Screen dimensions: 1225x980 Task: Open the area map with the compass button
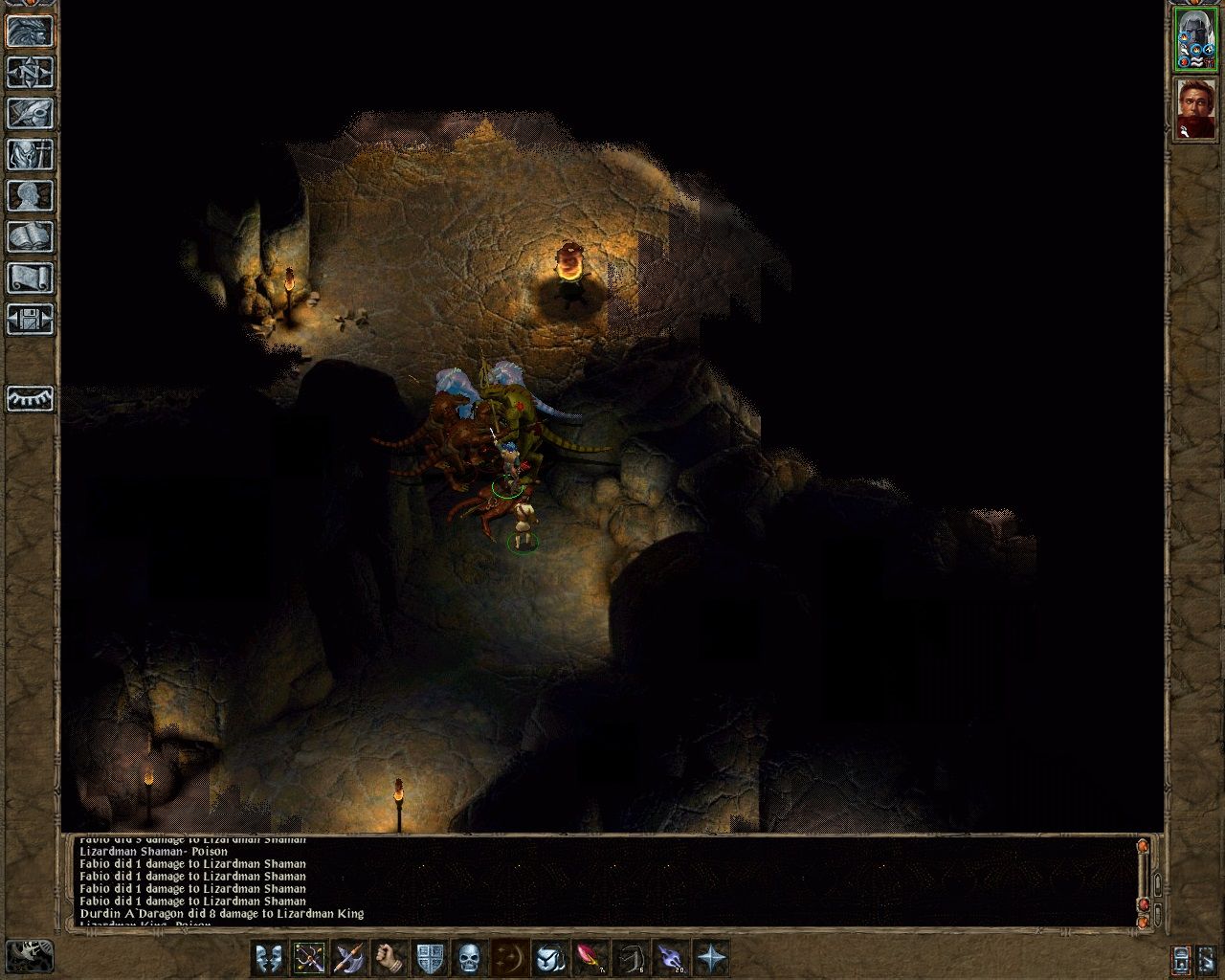pyautogui.click(x=31, y=73)
